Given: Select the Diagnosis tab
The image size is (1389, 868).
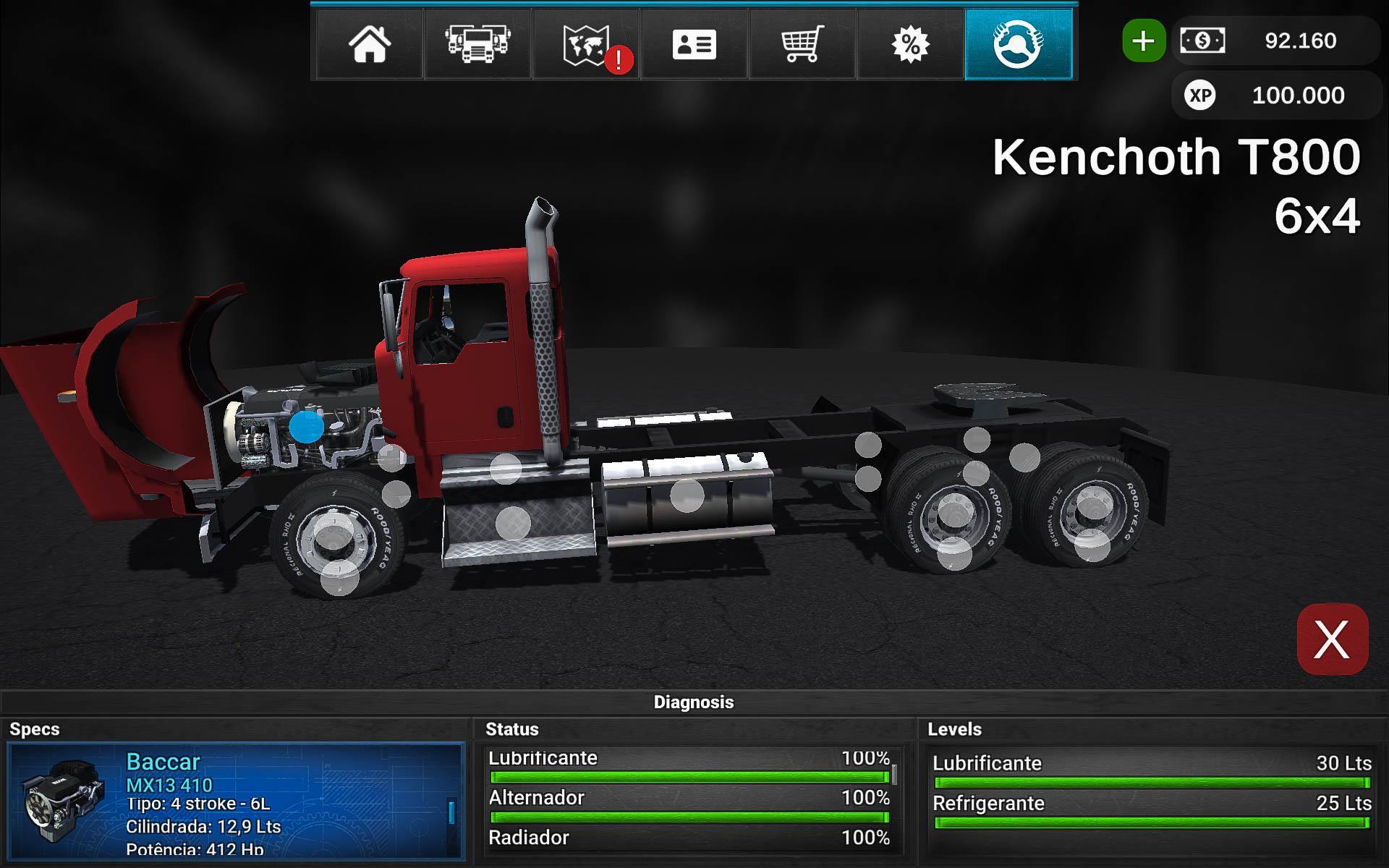Looking at the screenshot, I should [x=694, y=701].
